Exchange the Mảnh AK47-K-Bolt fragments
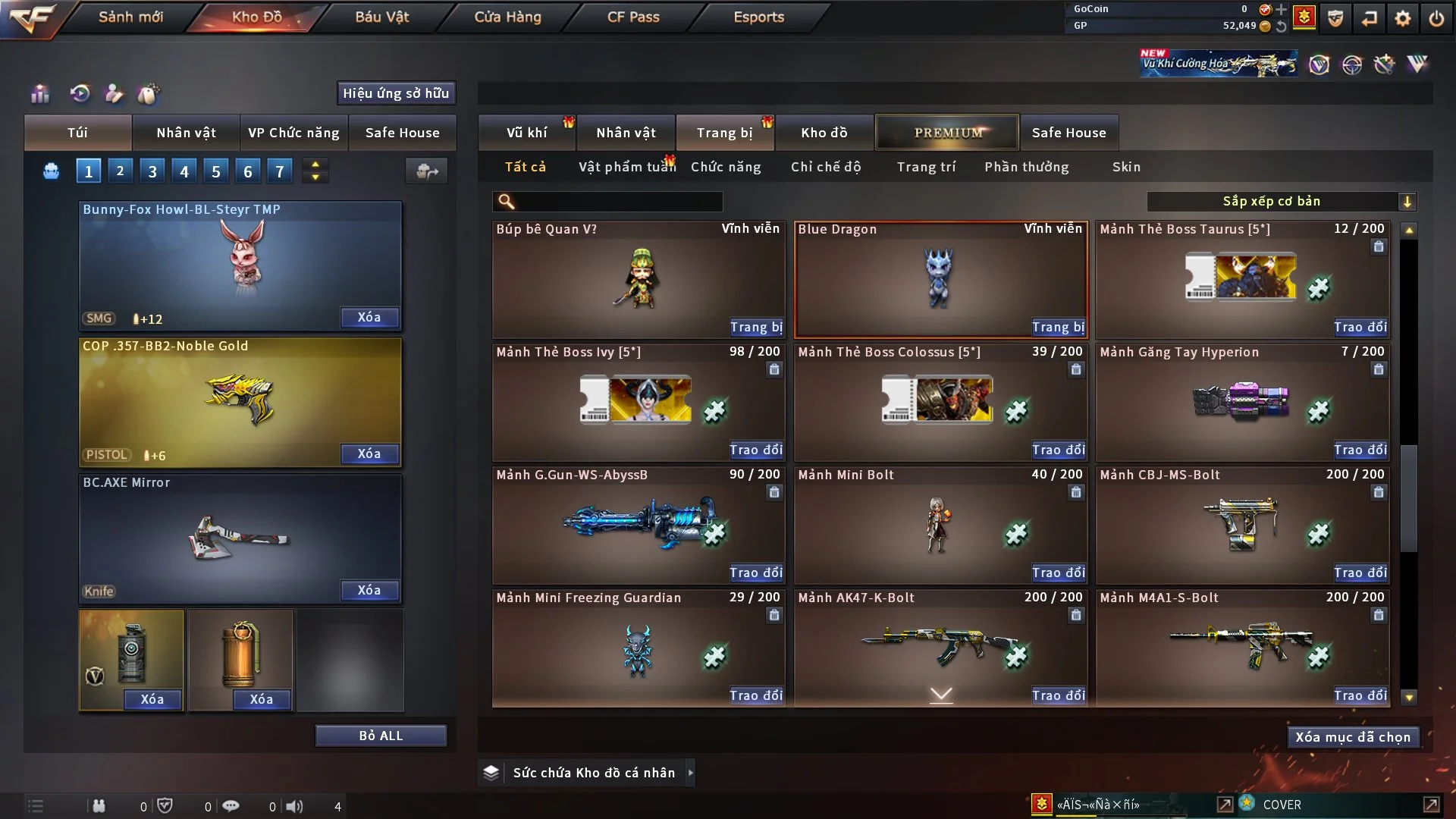This screenshot has height=819, width=1456. [x=1058, y=695]
